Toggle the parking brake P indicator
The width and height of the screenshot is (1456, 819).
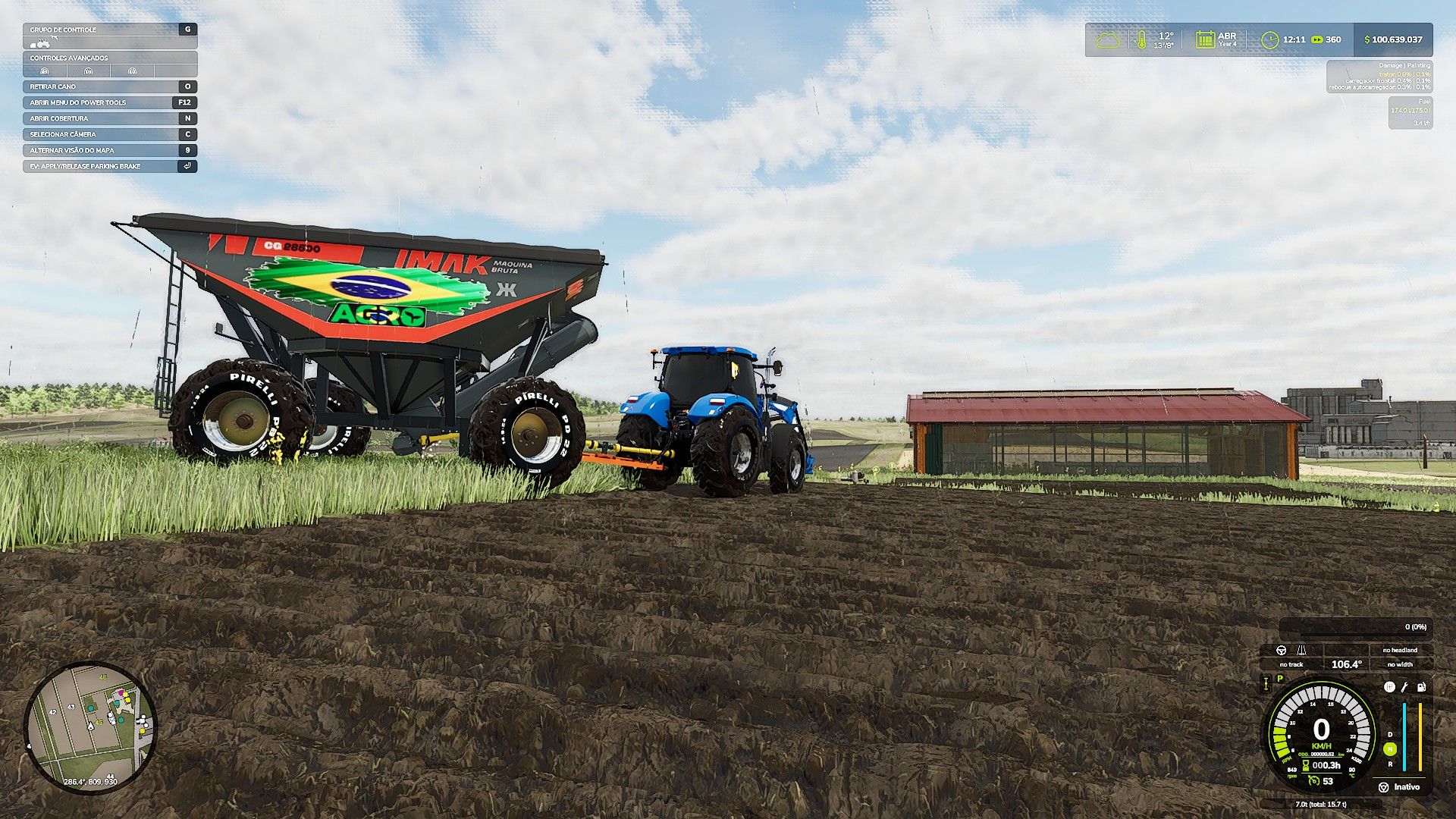(1280, 679)
